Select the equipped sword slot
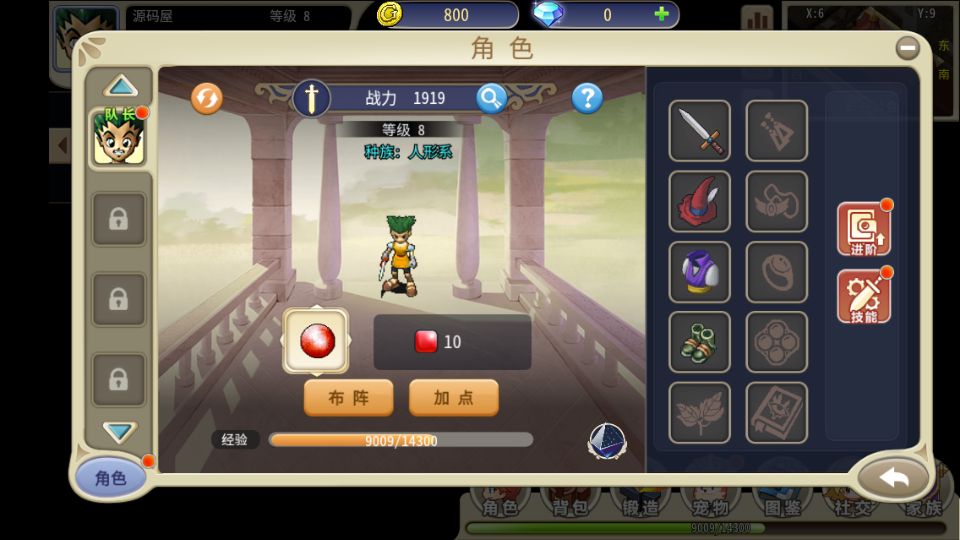Screen dimensions: 960x540 pos(699,130)
